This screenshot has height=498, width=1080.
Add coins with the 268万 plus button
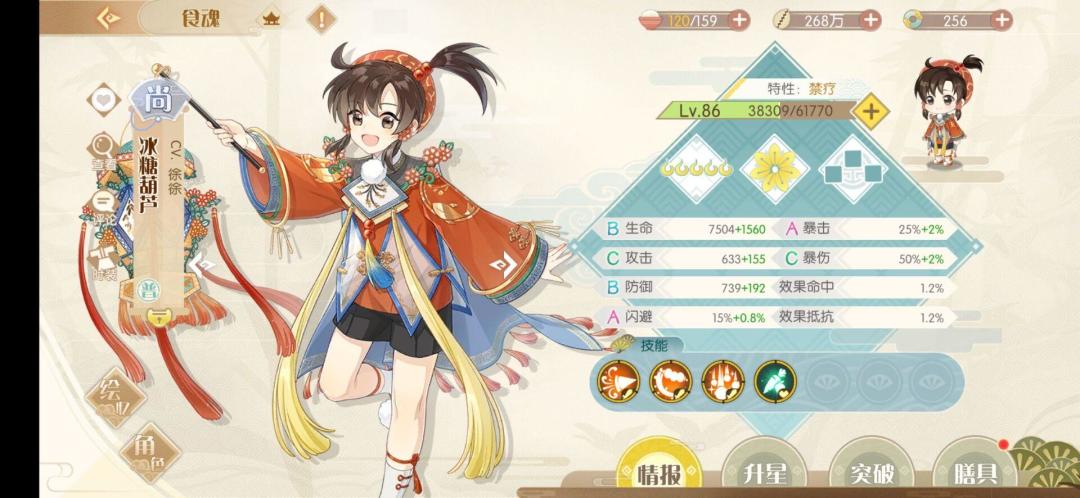click(x=870, y=19)
